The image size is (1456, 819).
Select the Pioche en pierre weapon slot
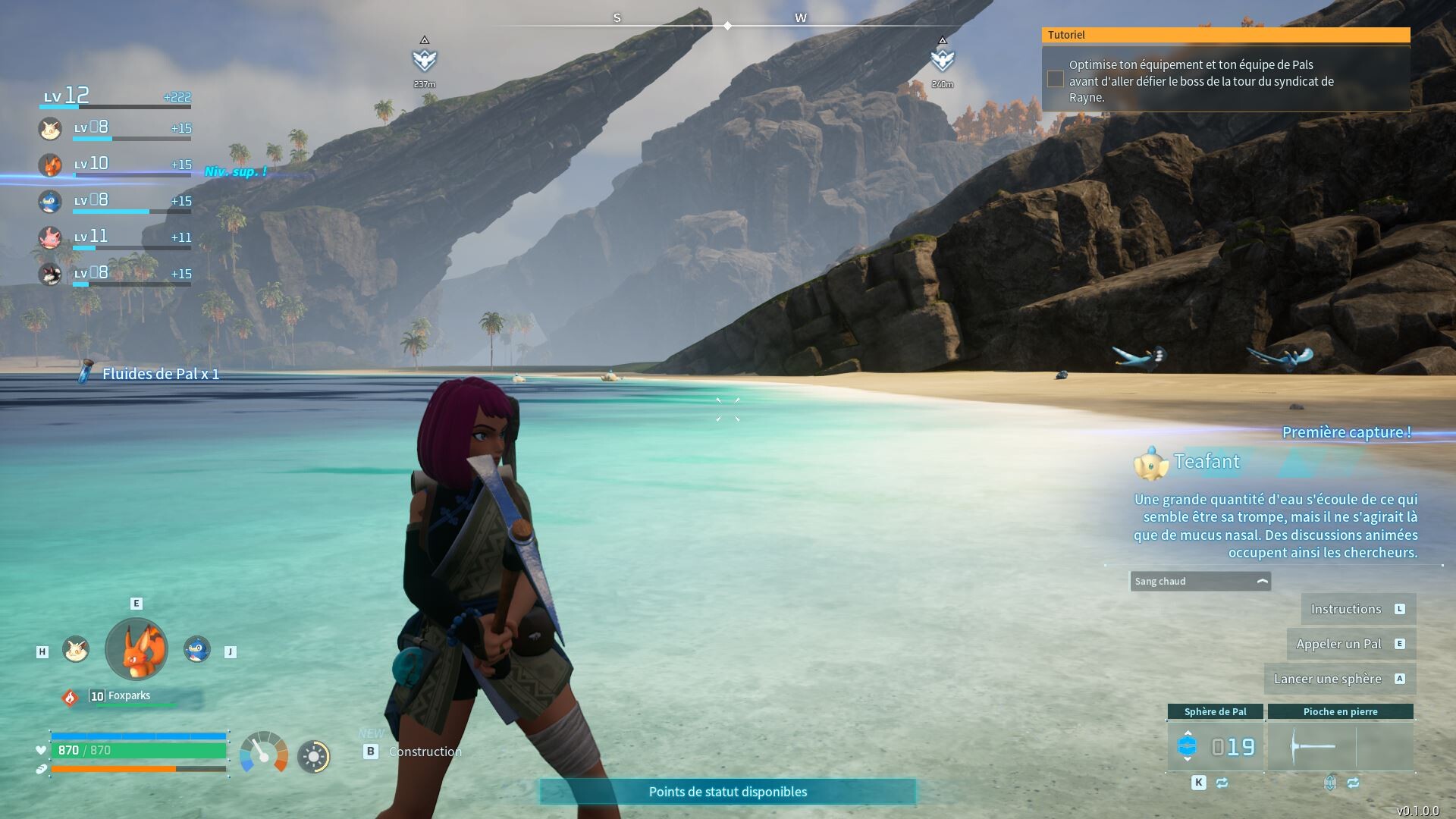point(1340,746)
